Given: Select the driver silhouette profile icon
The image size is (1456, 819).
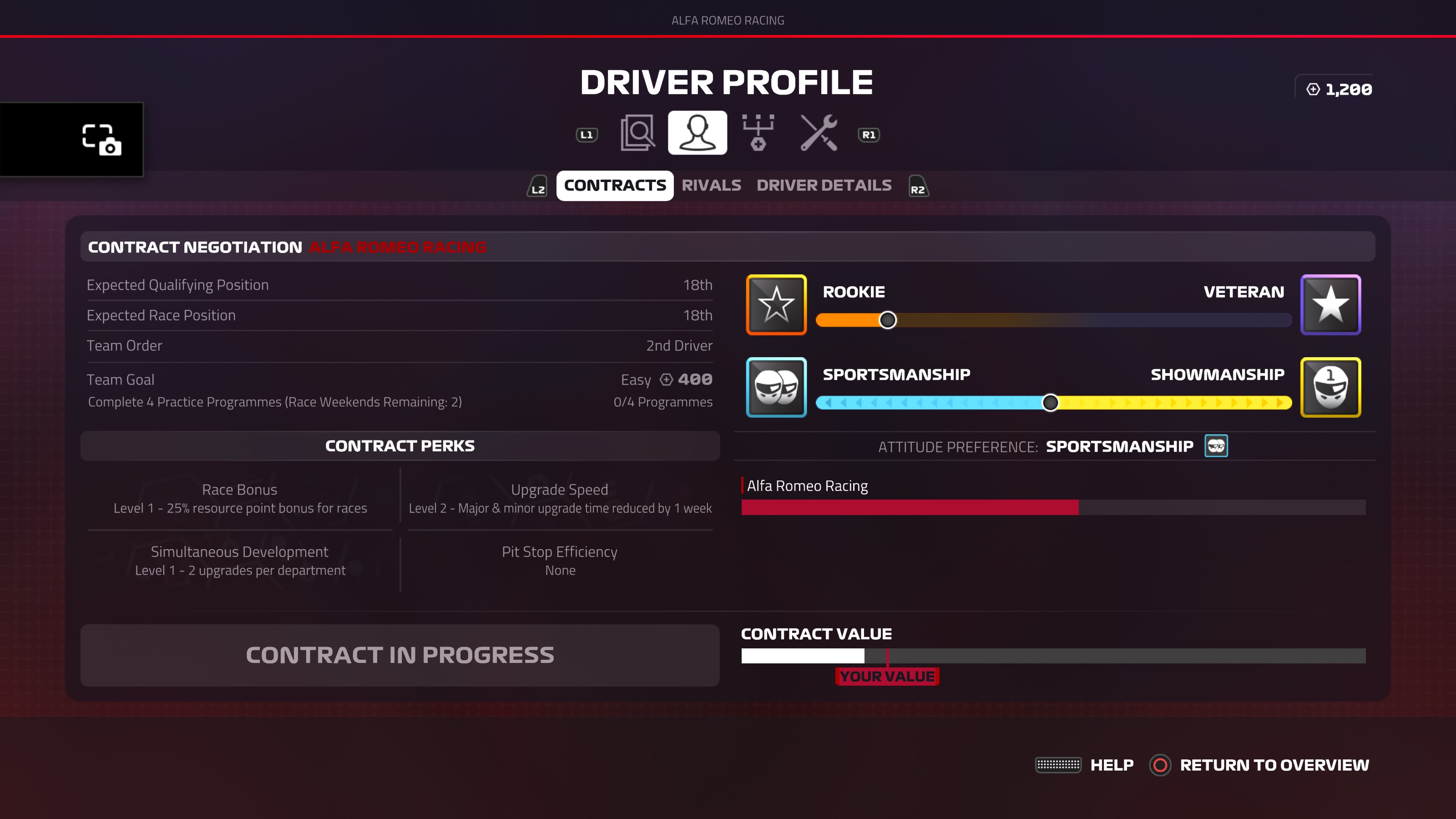Looking at the screenshot, I should (697, 133).
